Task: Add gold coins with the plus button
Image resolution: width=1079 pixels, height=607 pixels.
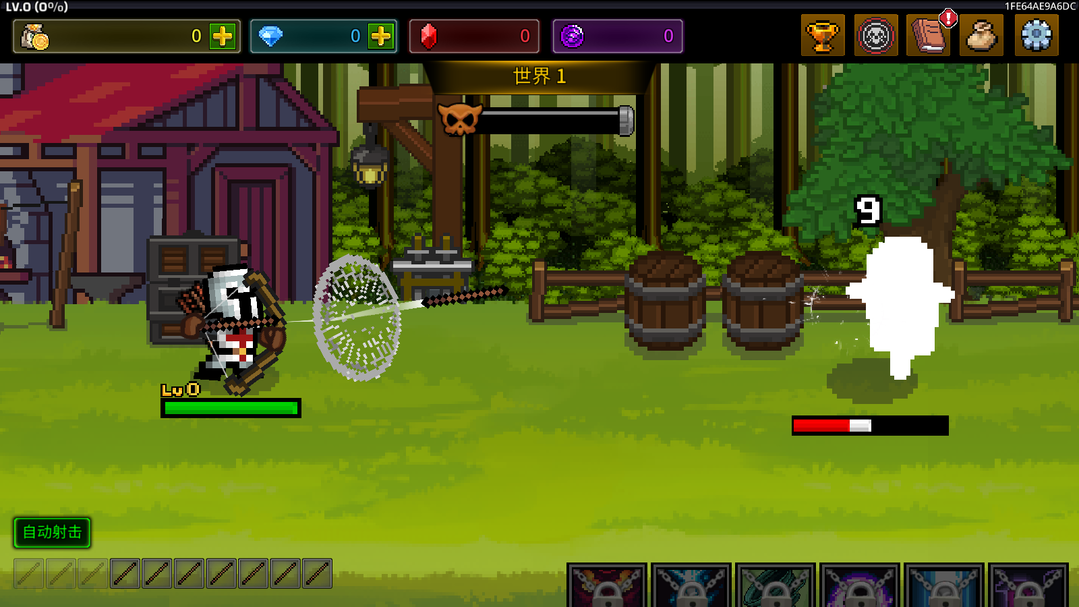Action: pyautogui.click(x=222, y=37)
